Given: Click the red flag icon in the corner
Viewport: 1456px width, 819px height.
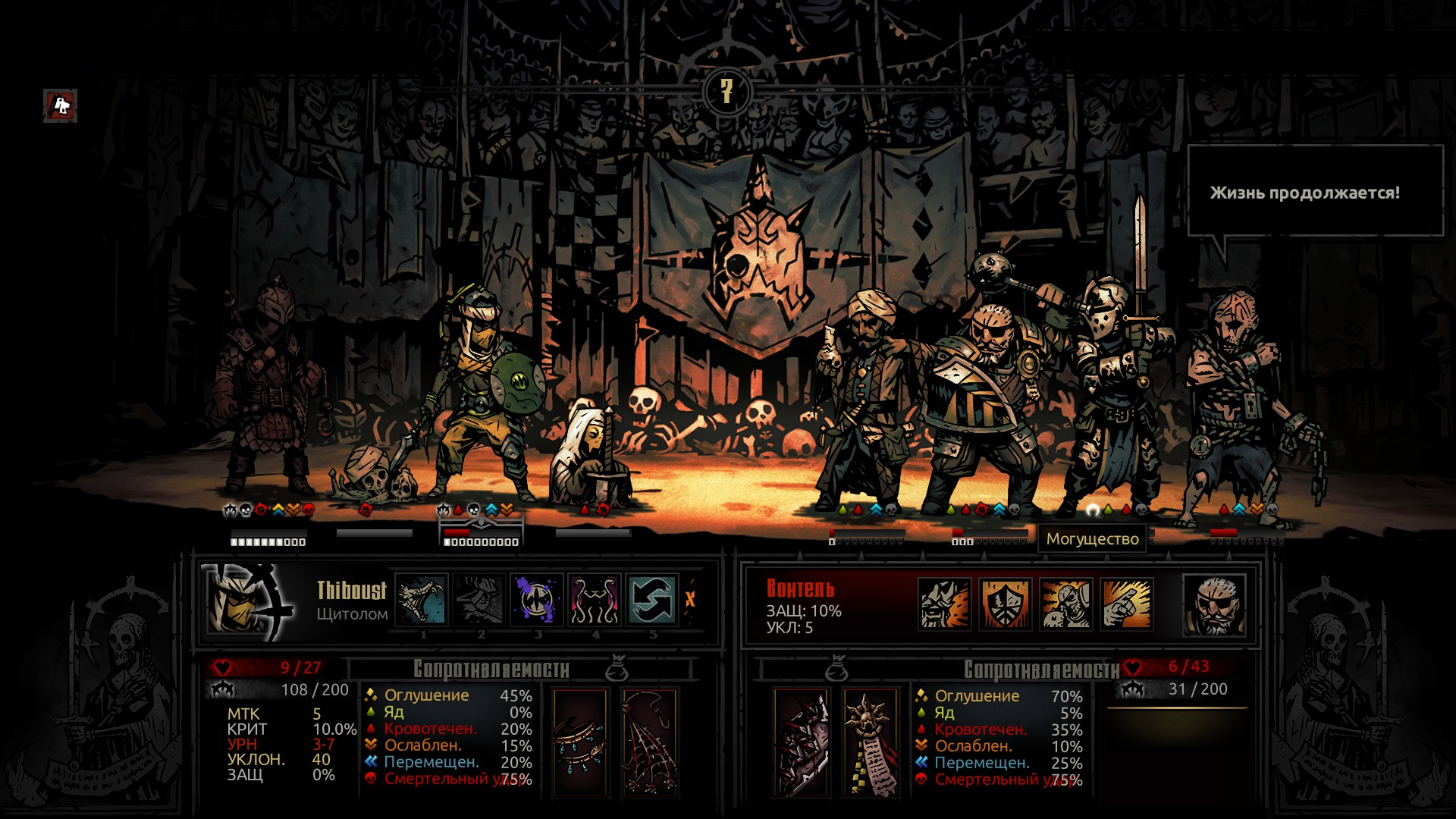Looking at the screenshot, I should (x=61, y=106).
